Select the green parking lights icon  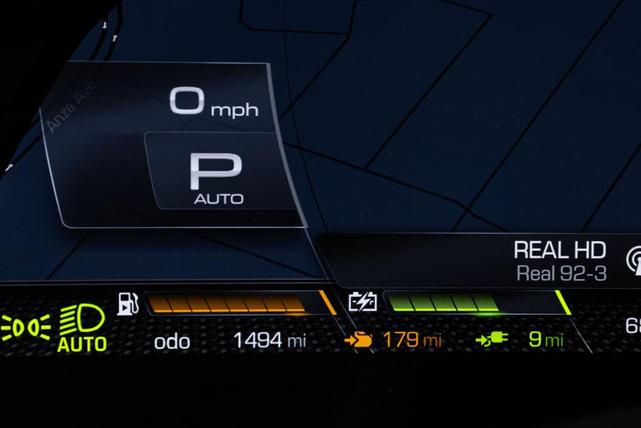click(24, 327)
